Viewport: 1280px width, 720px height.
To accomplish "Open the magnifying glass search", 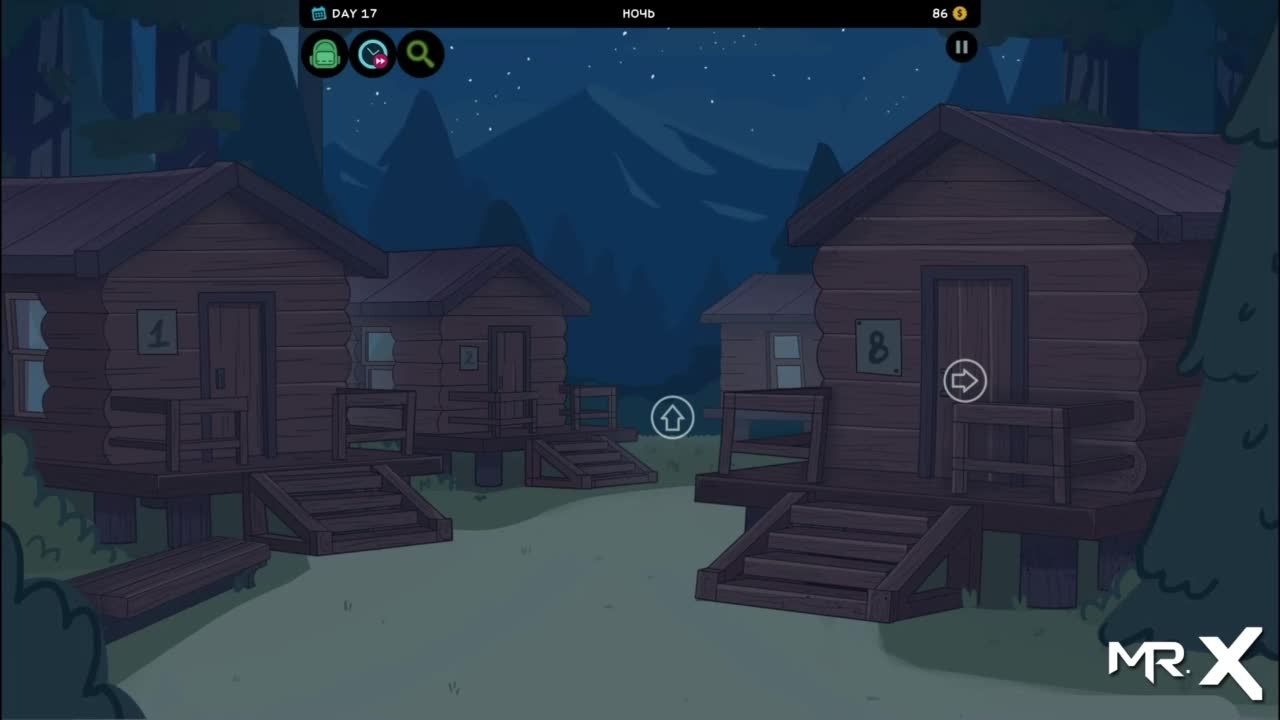I will (x=421, y=54).
